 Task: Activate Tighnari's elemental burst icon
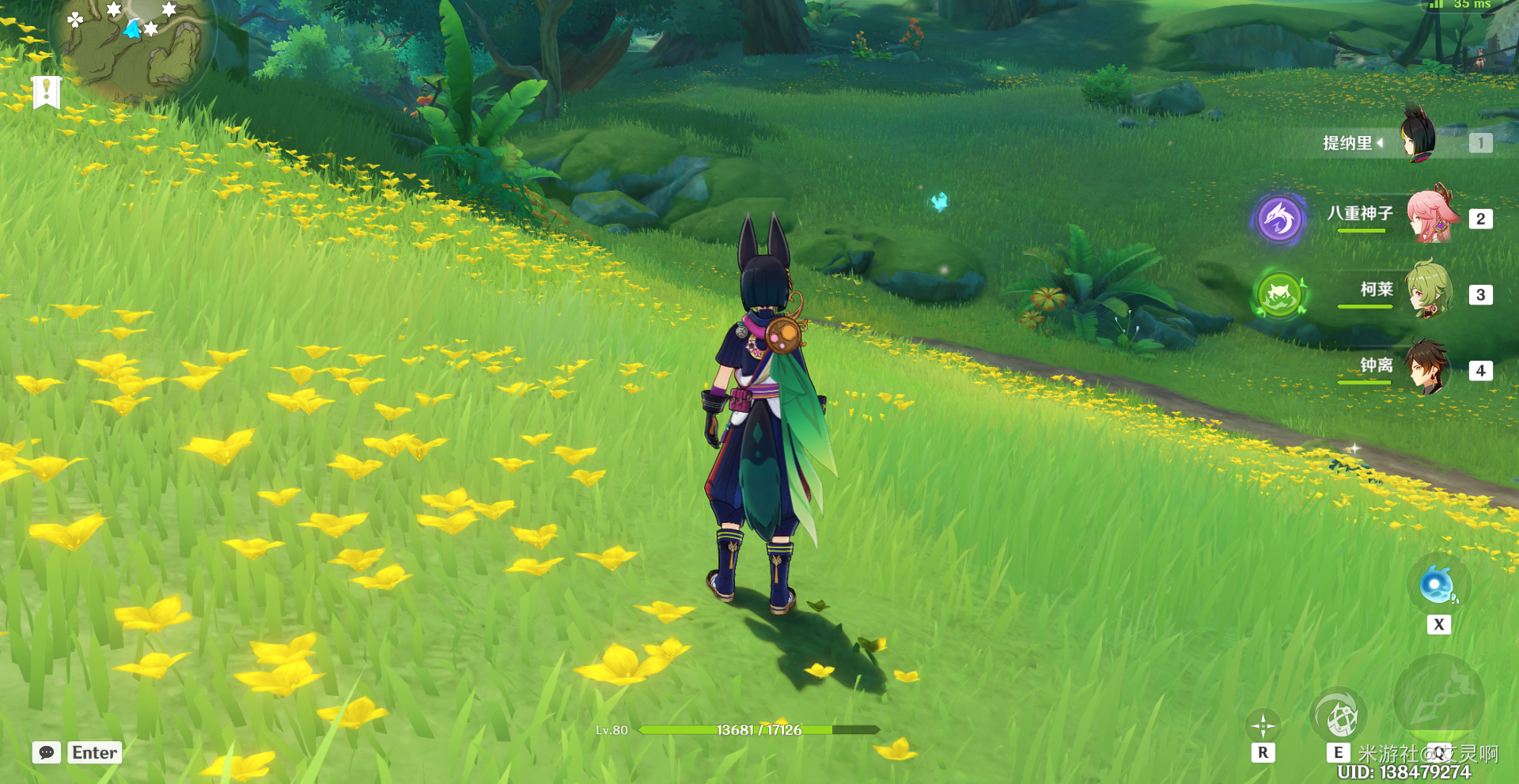(x=1438, y=701)
